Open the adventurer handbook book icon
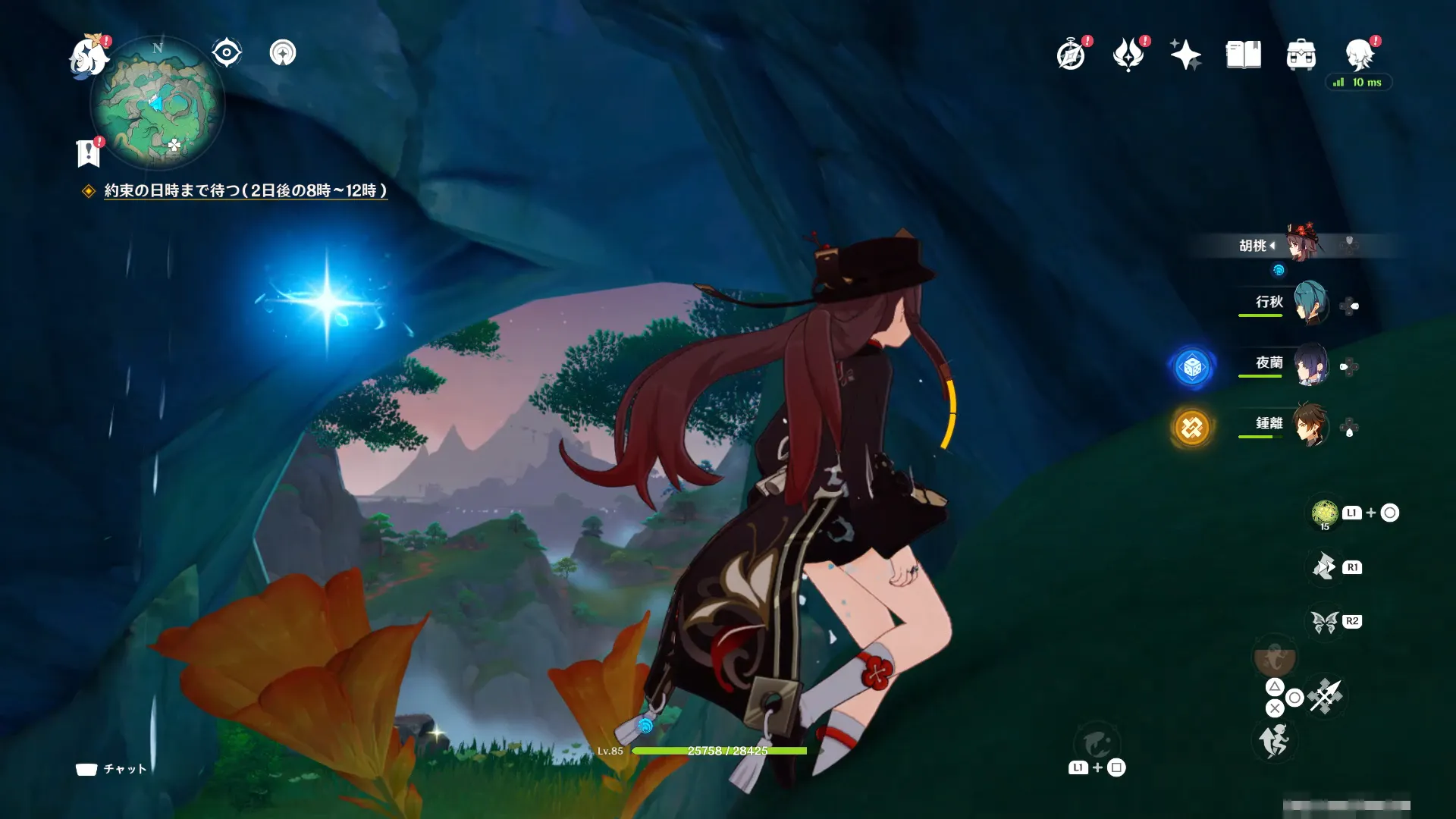 [x=1243, y=55]
